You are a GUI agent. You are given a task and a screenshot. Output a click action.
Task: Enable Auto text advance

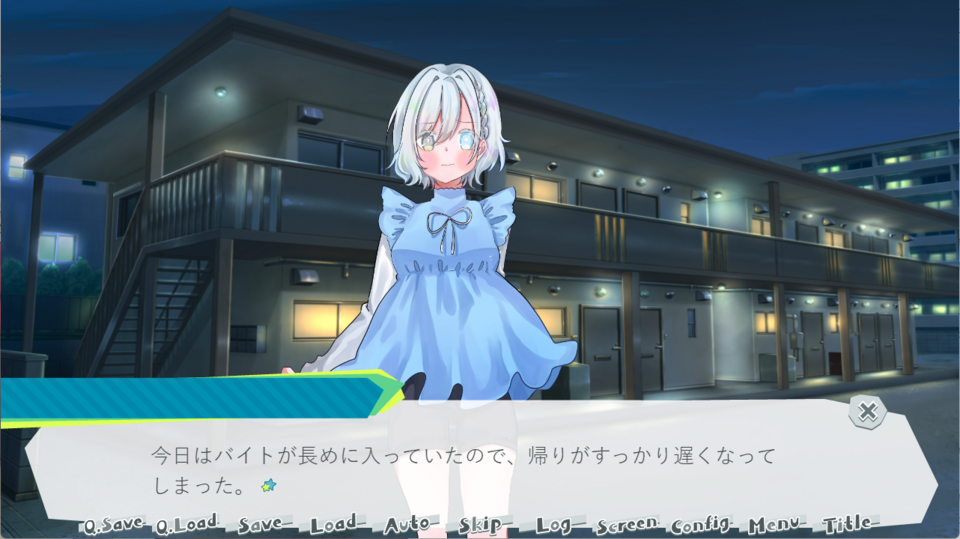pyautogui.click(x=410, y=525)
